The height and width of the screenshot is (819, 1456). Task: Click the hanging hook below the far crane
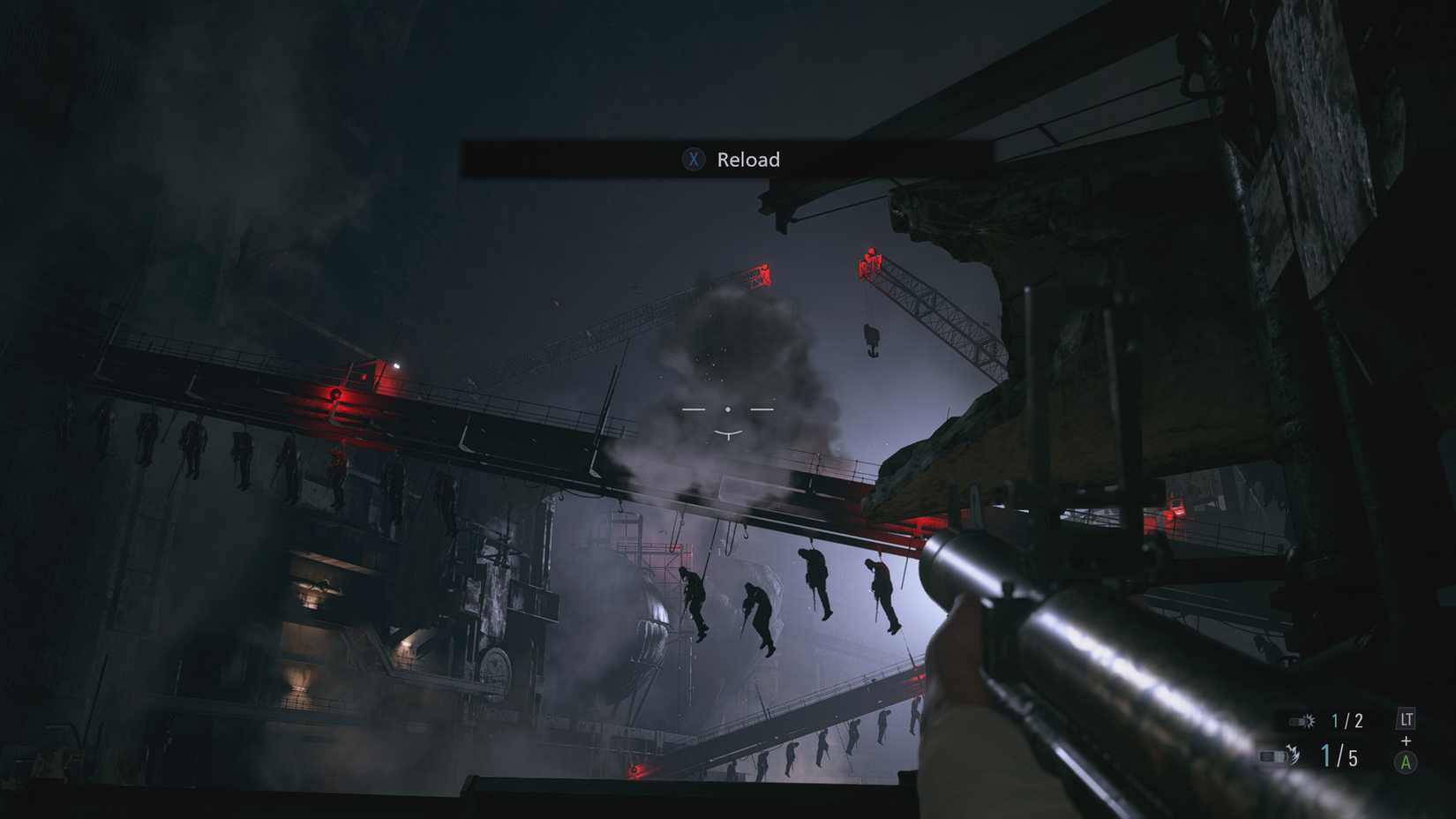point(873,340)
